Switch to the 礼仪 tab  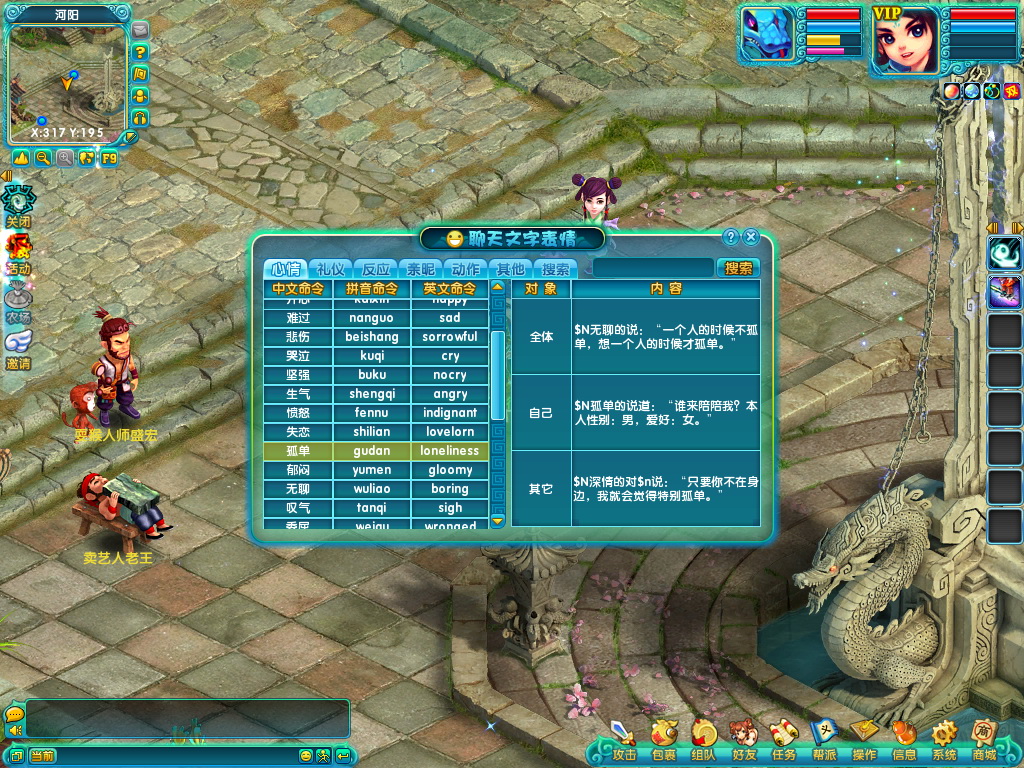point(331,269)
